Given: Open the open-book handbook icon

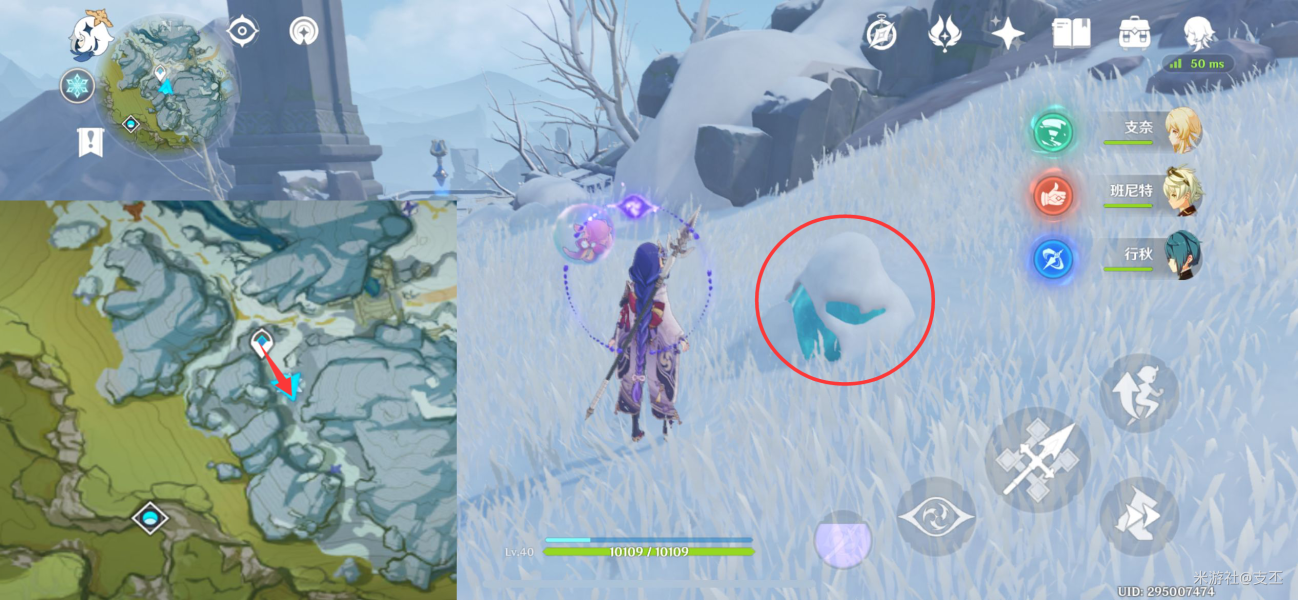Looking at the screenshot, I should click(1071, 34).
